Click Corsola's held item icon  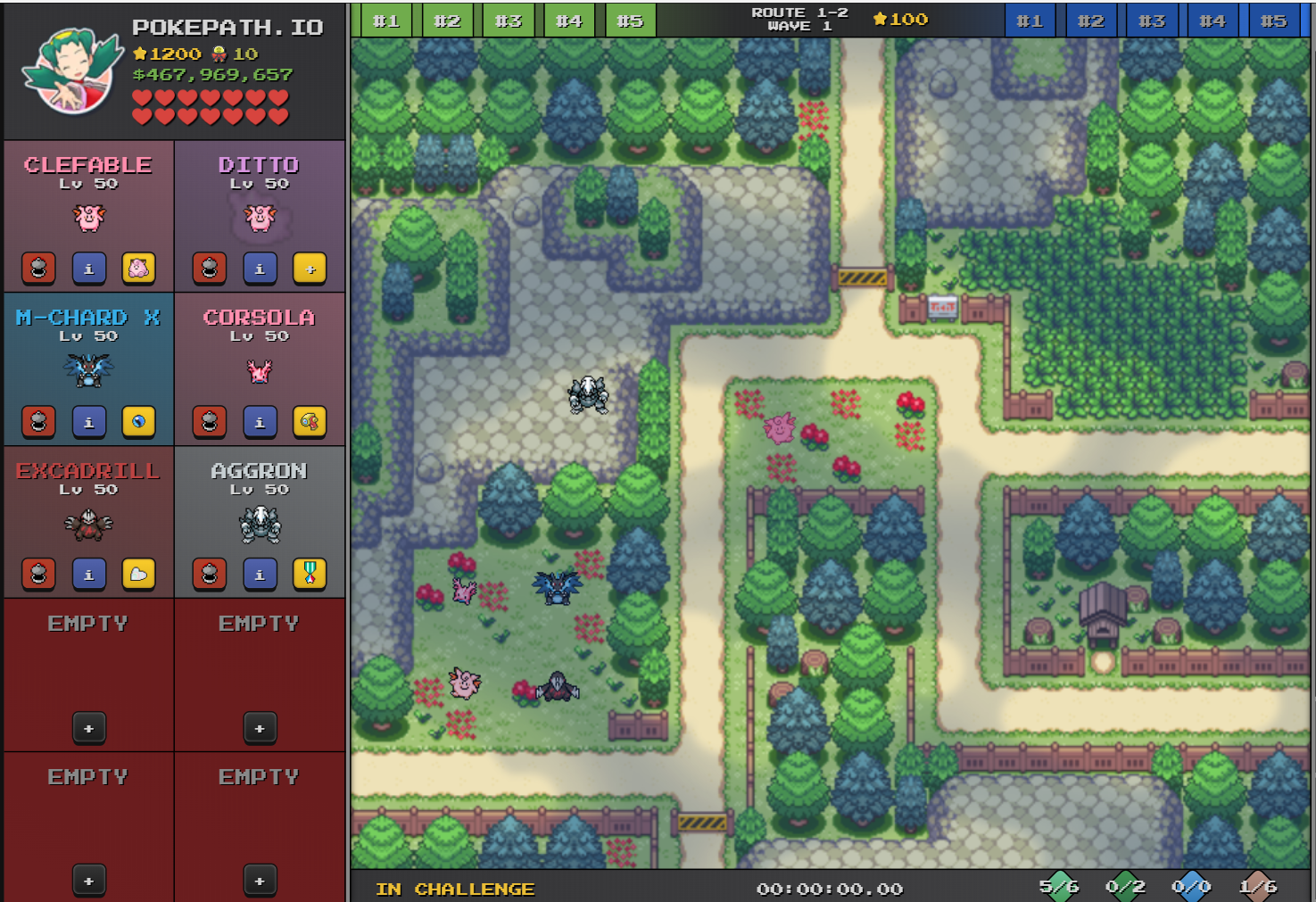tap(310, 422)
